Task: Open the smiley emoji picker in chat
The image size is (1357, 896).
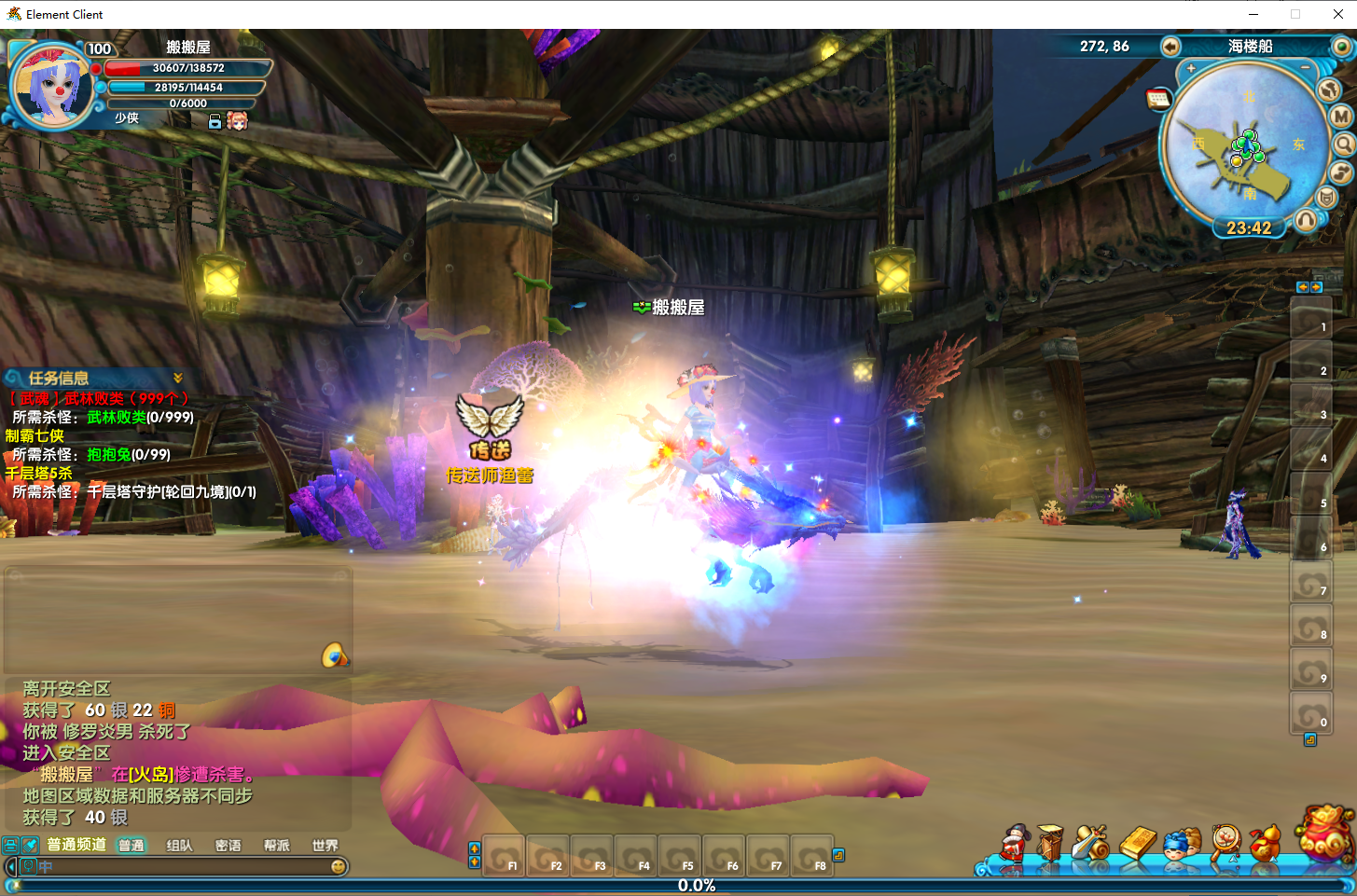Action: tap(339, 867)
